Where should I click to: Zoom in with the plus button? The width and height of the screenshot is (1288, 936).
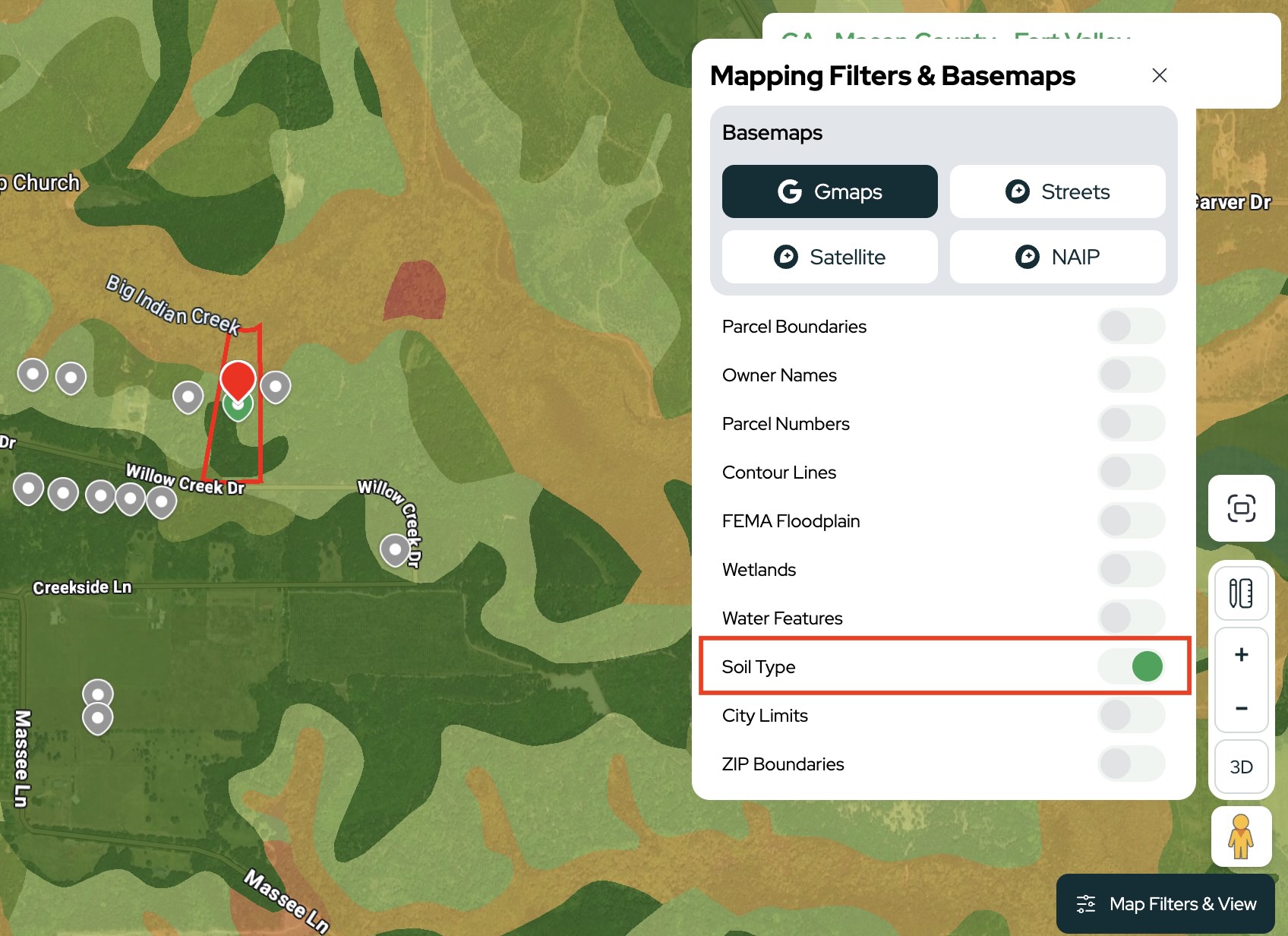pos(1241,655)
